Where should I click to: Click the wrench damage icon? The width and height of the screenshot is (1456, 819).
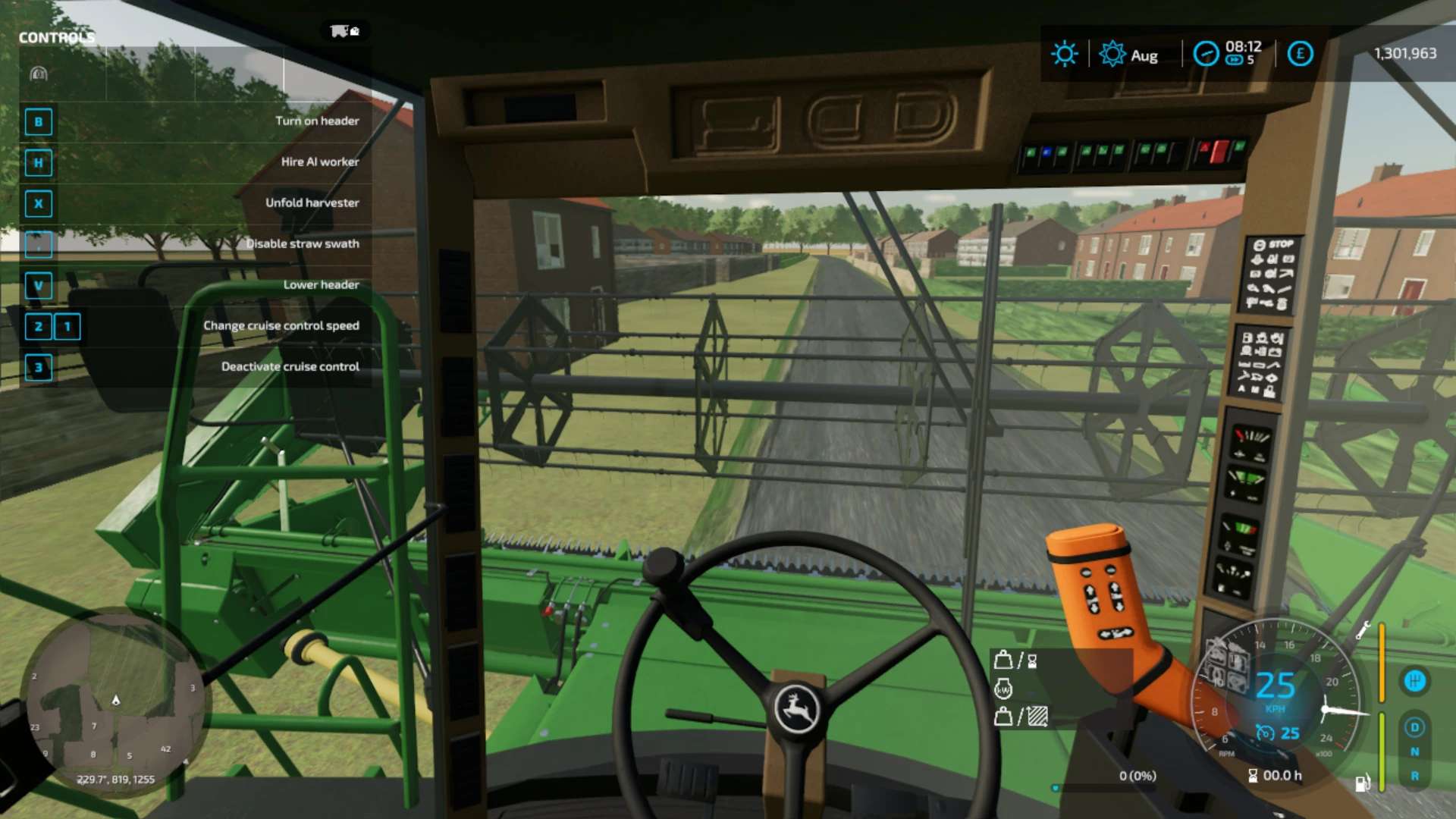tap(1363, 630)
